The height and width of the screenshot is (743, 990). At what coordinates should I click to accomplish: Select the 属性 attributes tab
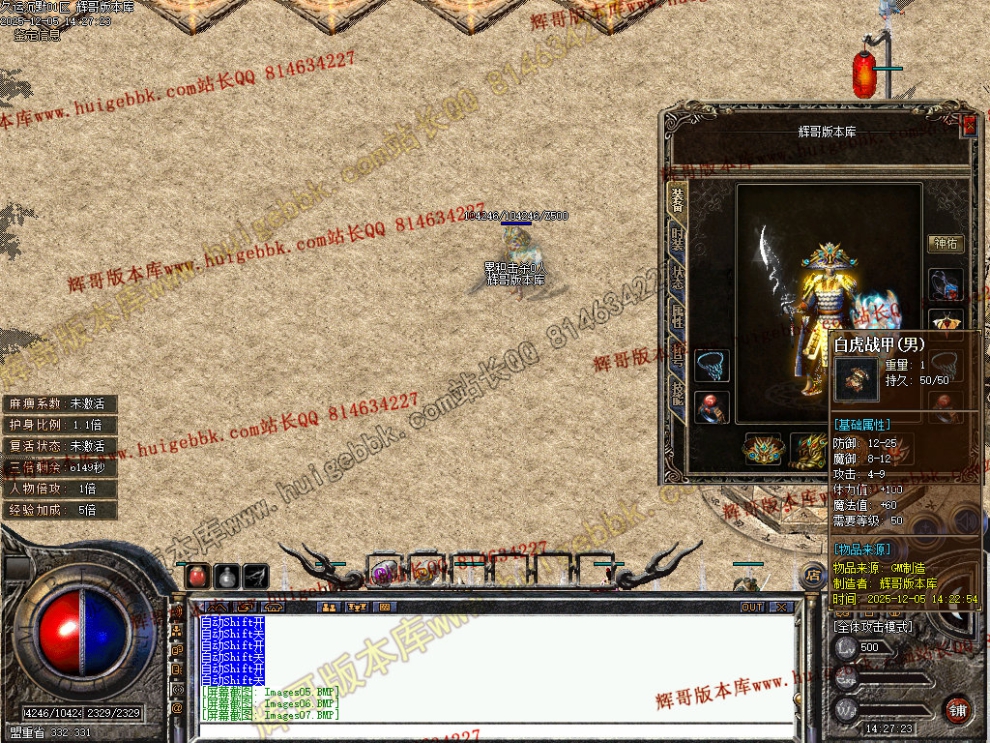pyautogui.click(x=677, y=318)
